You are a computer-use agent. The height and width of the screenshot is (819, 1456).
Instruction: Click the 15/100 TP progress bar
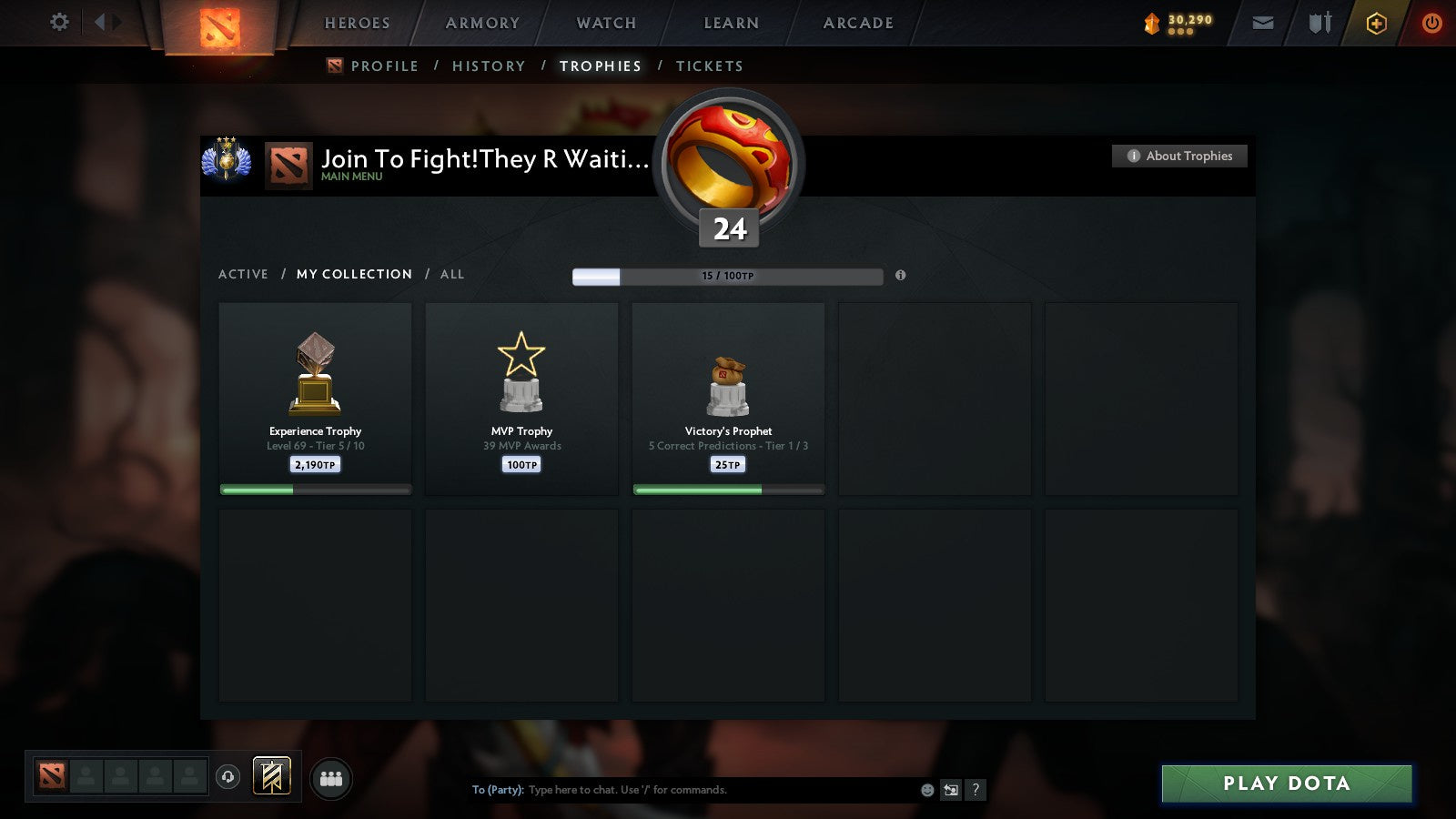pyautogui.click(x=728, y=276)
